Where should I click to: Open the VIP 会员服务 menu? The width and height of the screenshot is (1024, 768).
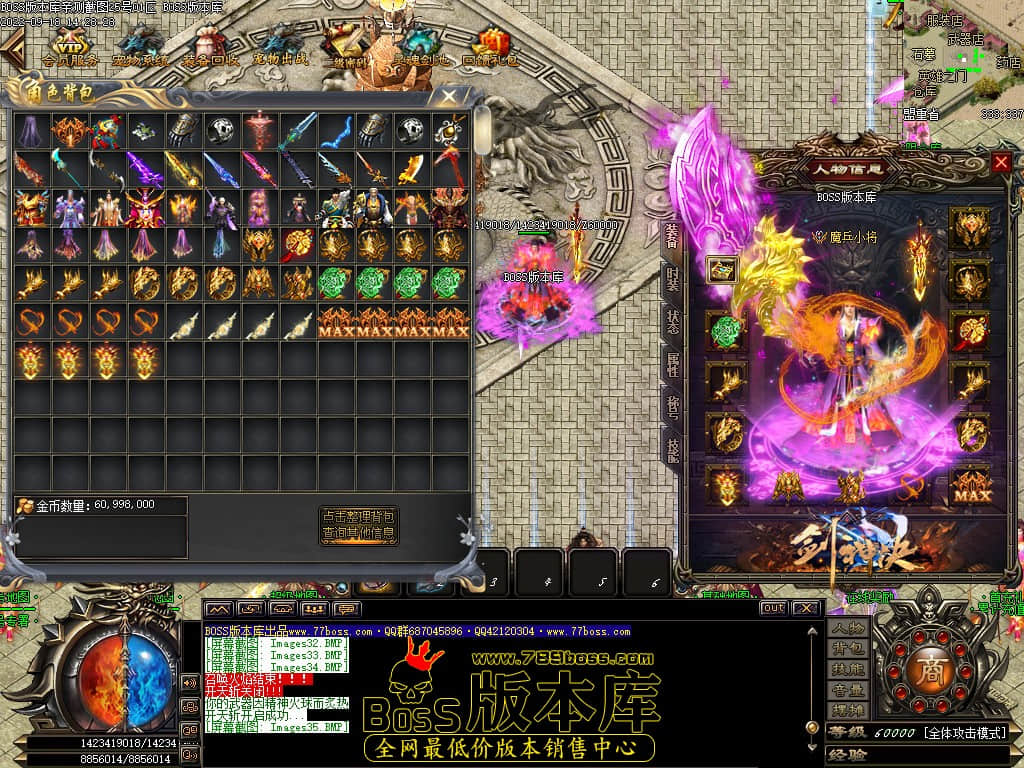69,47
